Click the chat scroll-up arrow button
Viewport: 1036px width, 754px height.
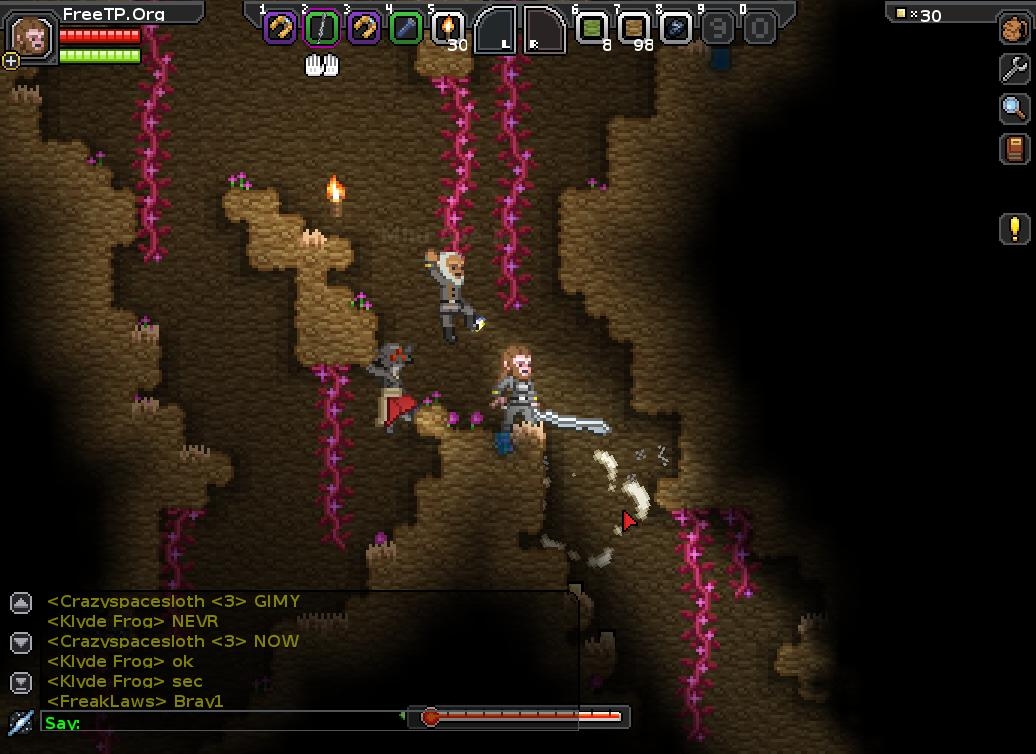[21, 603]
